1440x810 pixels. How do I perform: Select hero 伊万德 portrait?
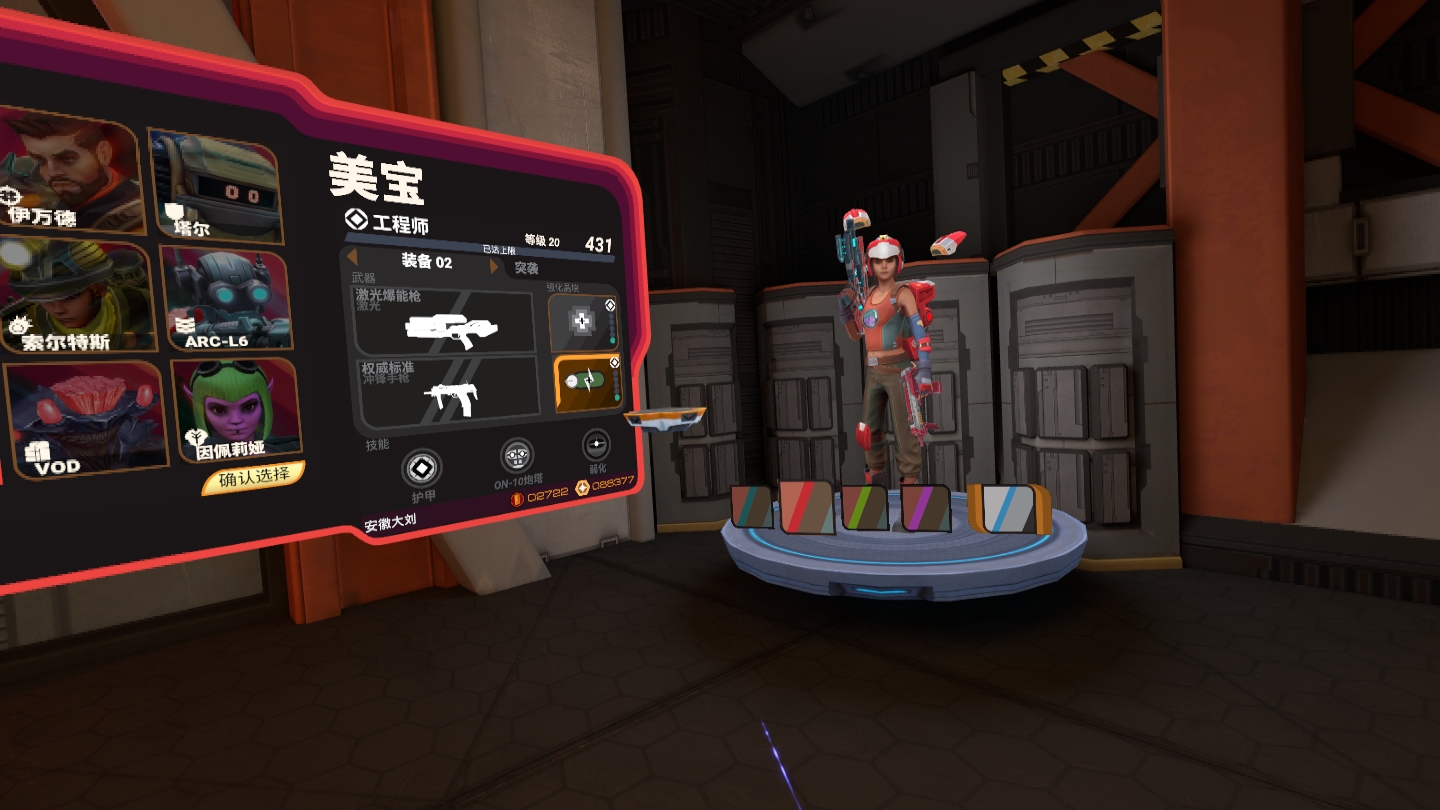[68, 170]
